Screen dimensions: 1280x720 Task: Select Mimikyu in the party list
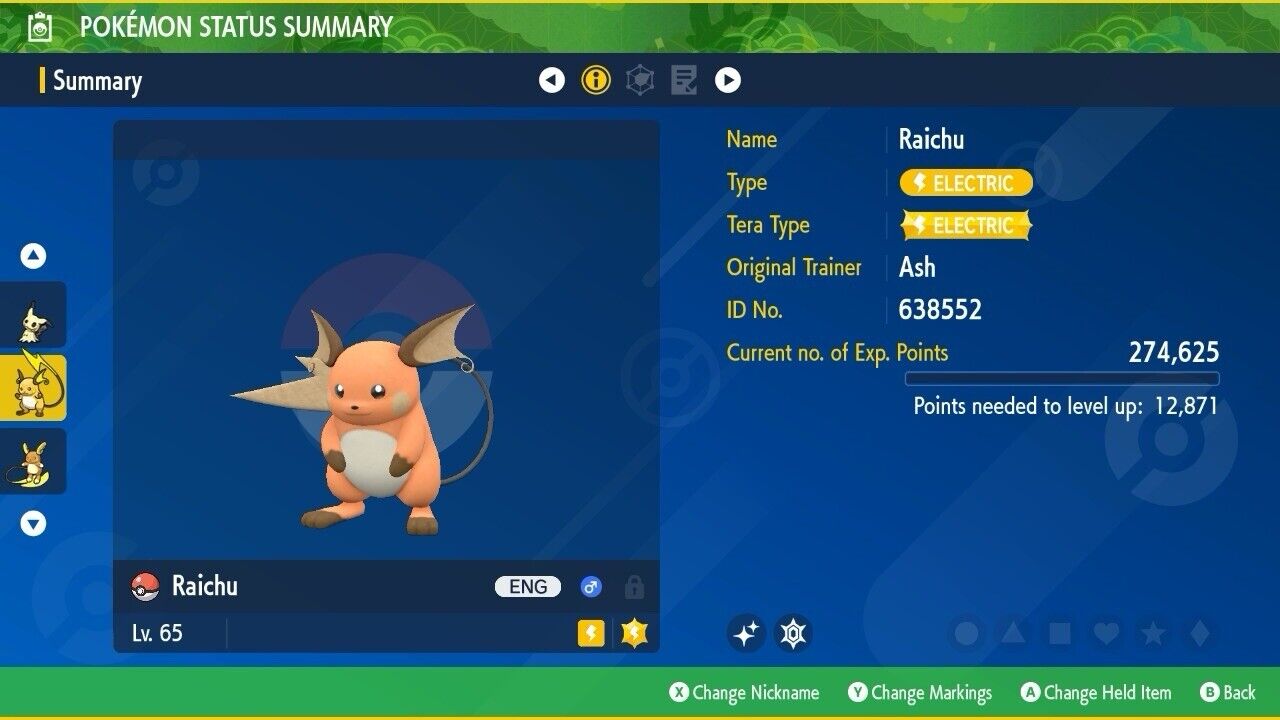33,316
